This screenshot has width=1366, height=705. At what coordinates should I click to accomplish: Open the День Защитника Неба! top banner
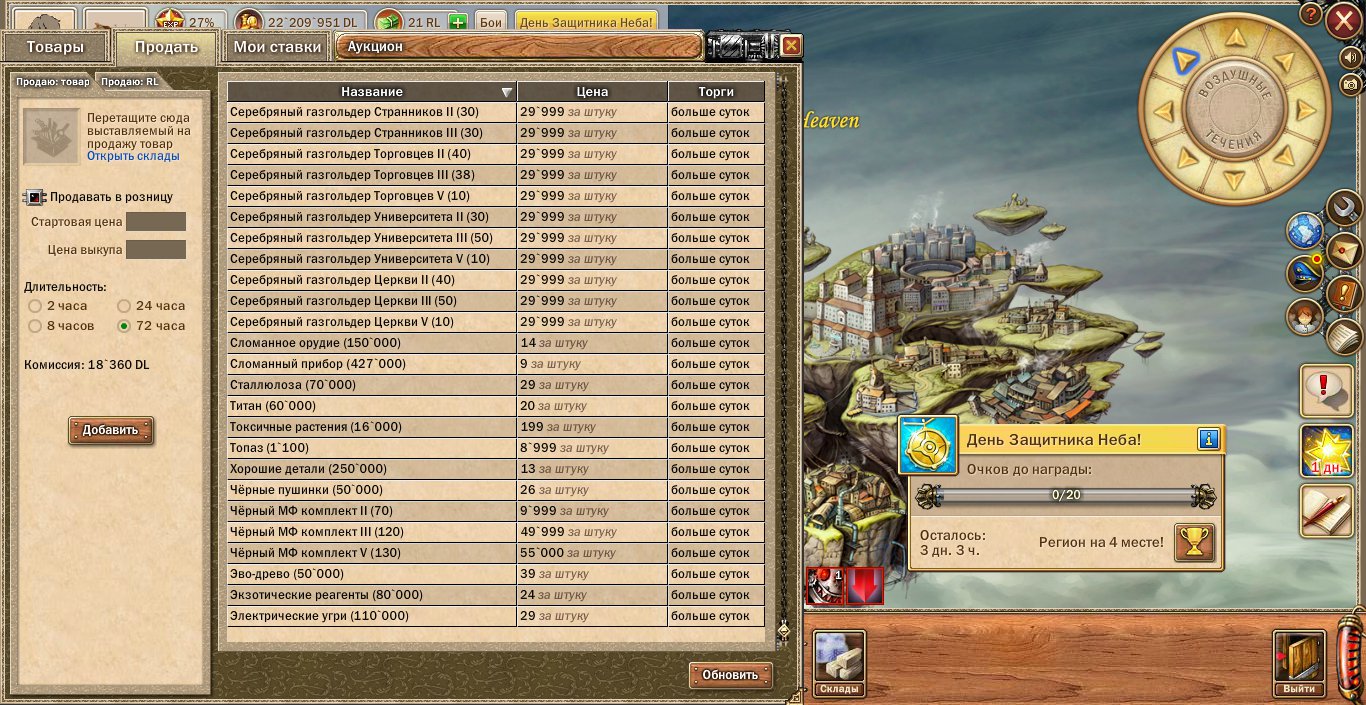[585, 21]
